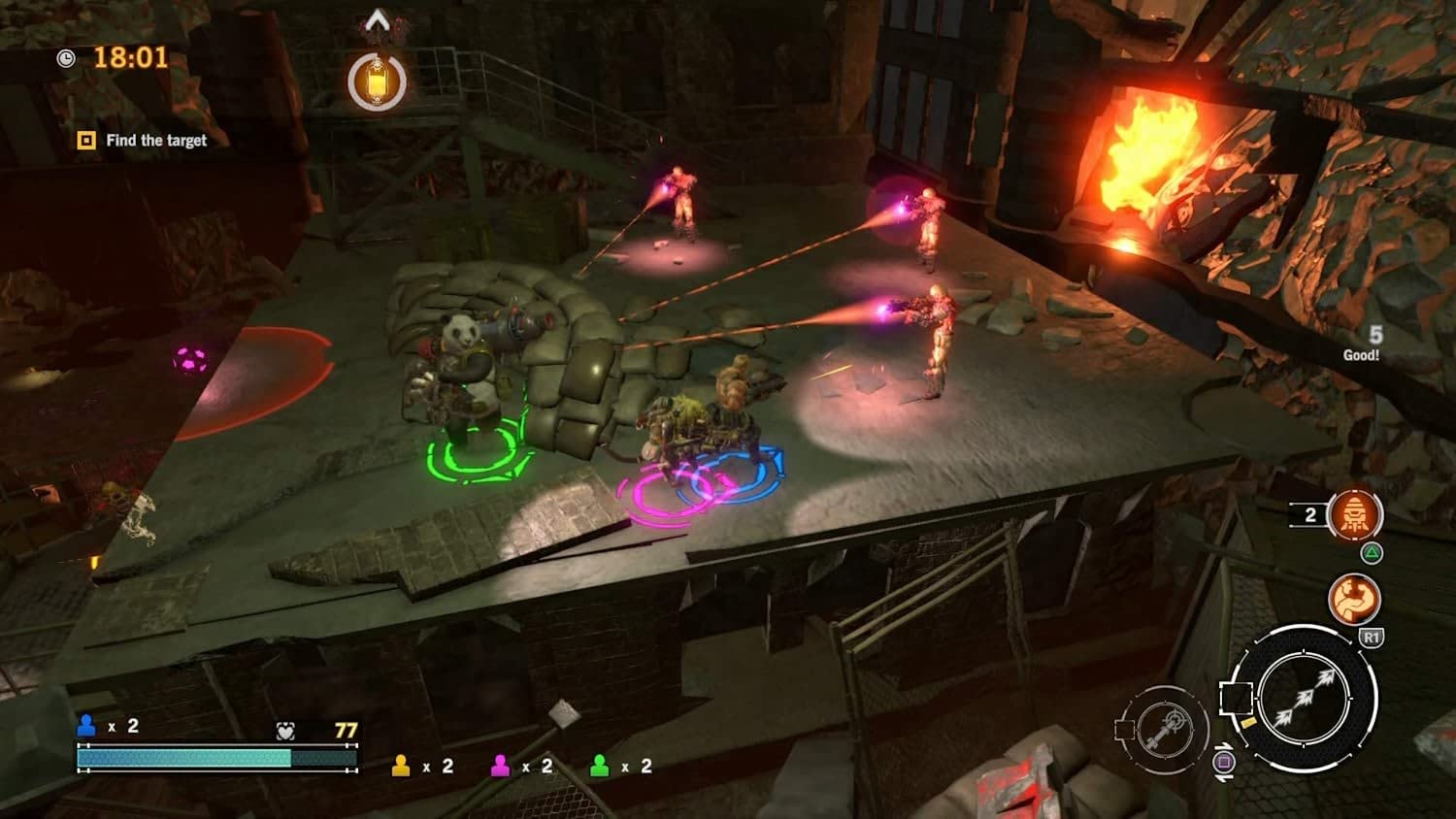Expand the upward chevron above the objective
1456x819 pixels.
(377, 17)
